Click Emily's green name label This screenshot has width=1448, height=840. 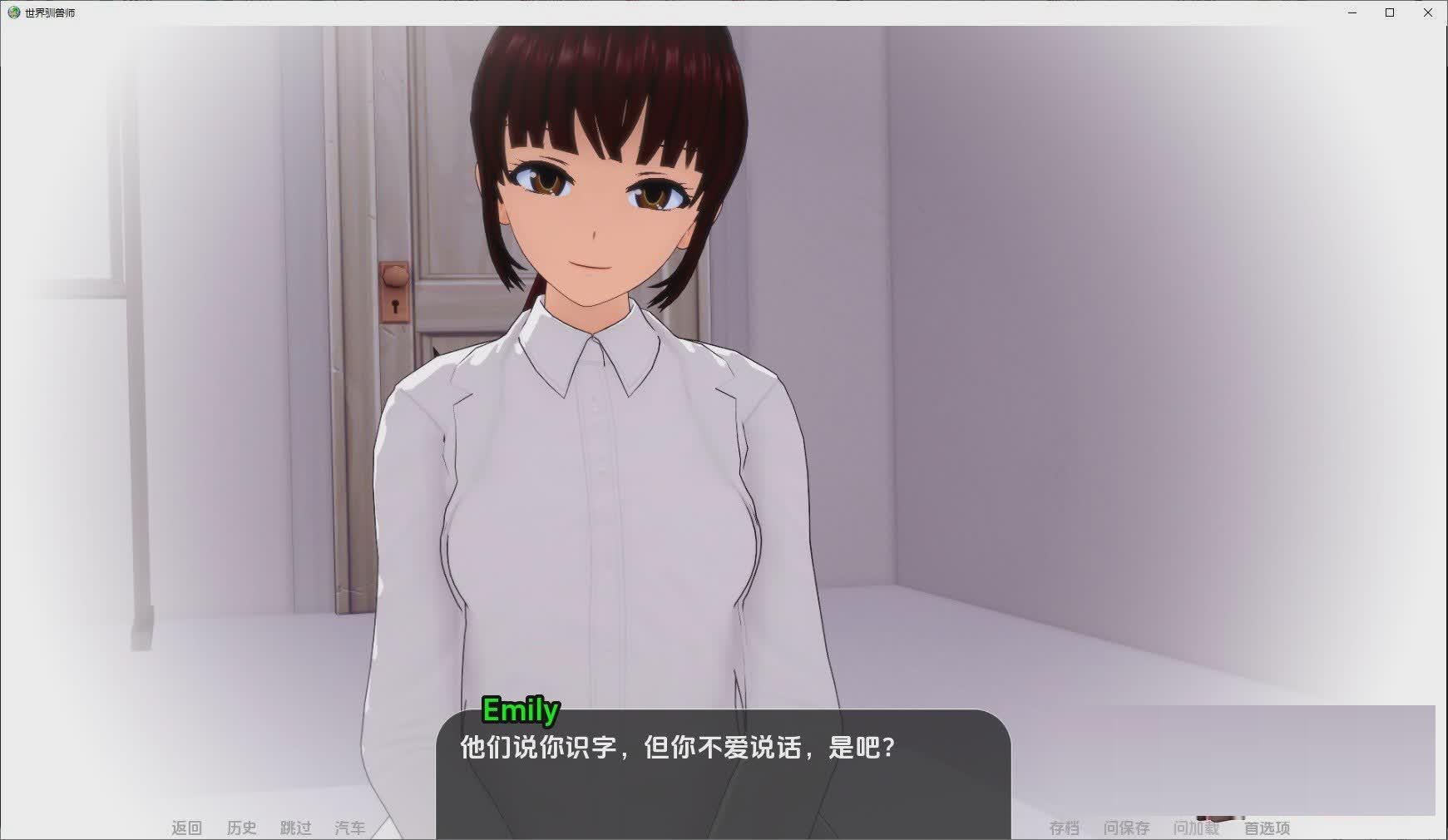[521, 710]
